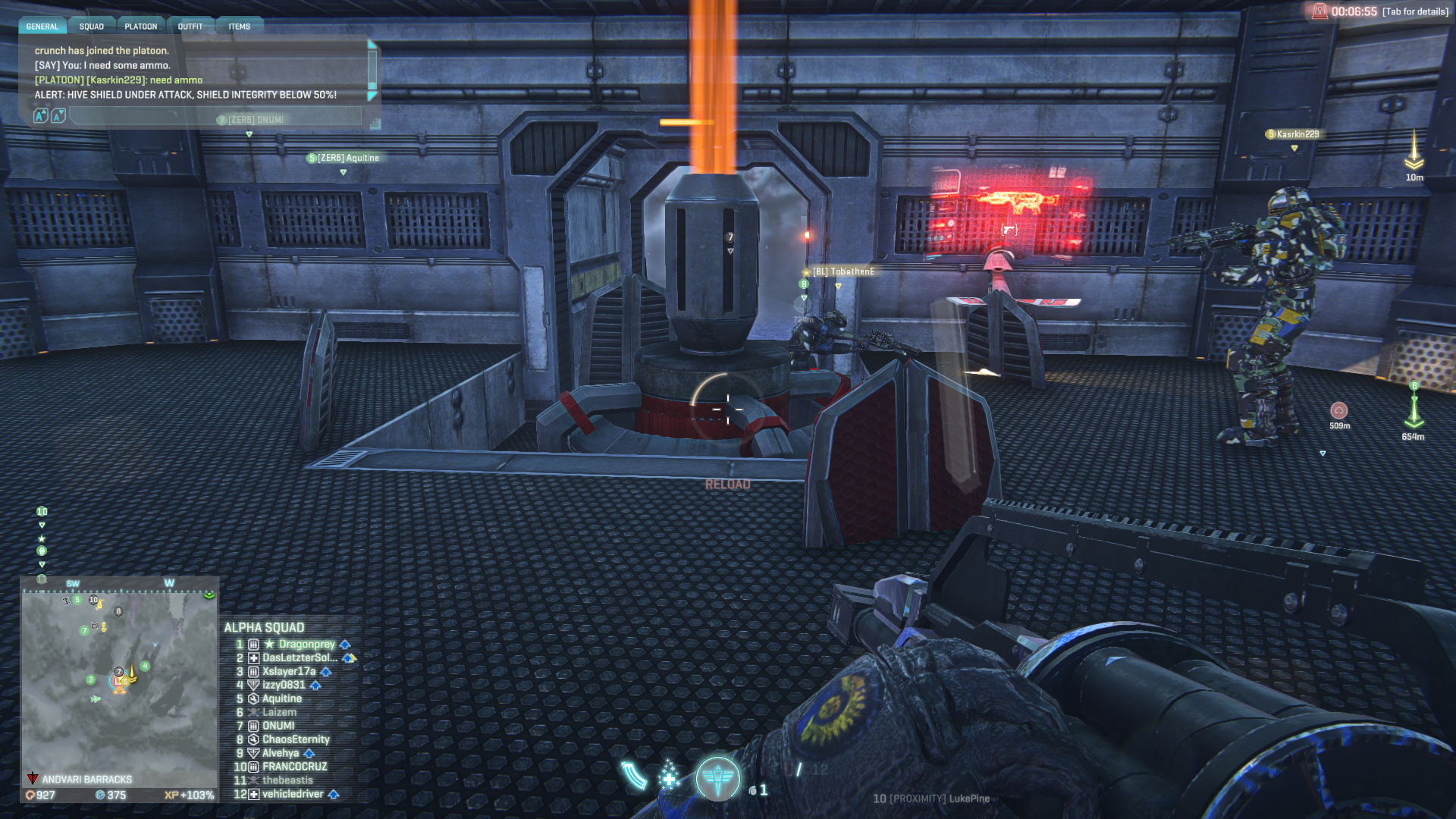Select ChaosEternity in Alpha Squad list
The width and height of the screenshot is (1456, 819).
point(296,740)
